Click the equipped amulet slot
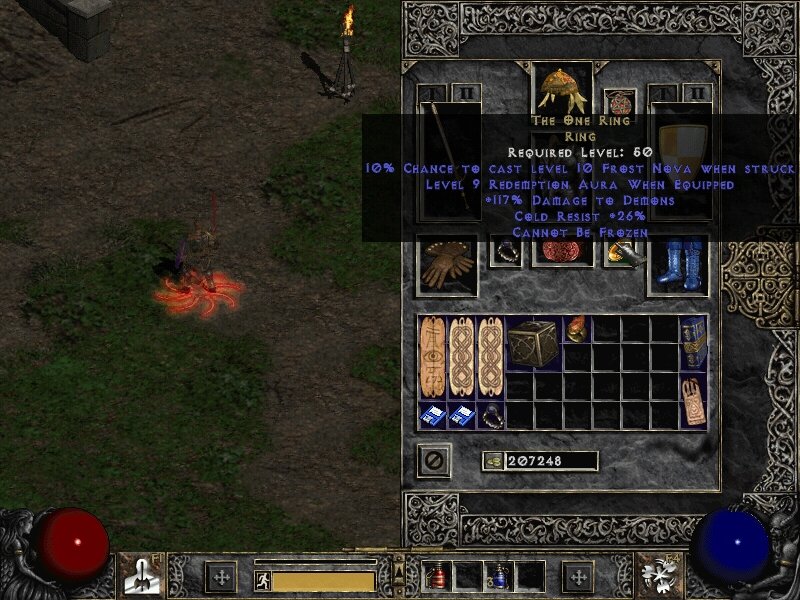The width and height of the screenshot is (800, 600). pyautogui.click(x=619, y=104)
